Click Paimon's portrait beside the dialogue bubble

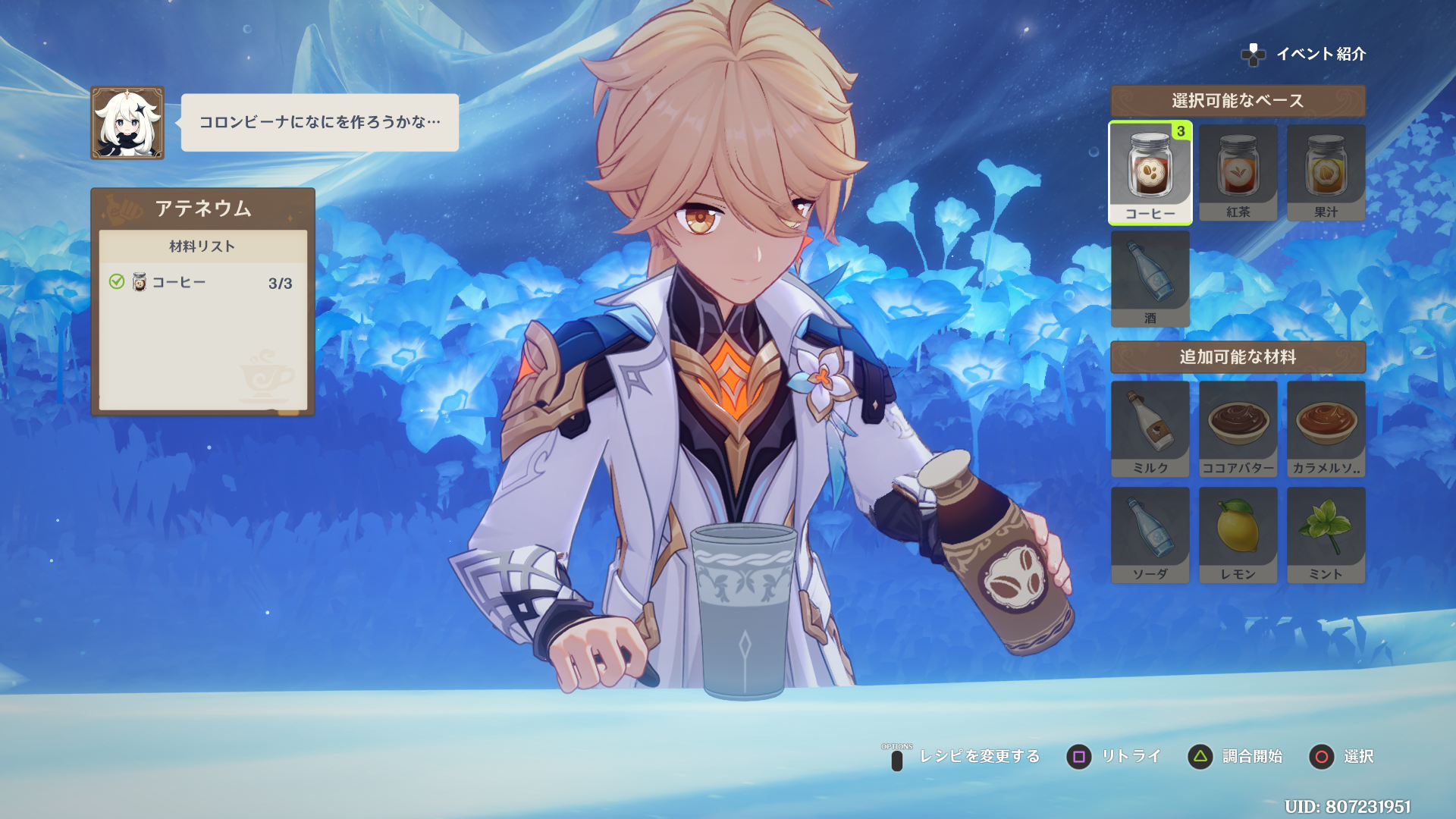tap(127, 123)
